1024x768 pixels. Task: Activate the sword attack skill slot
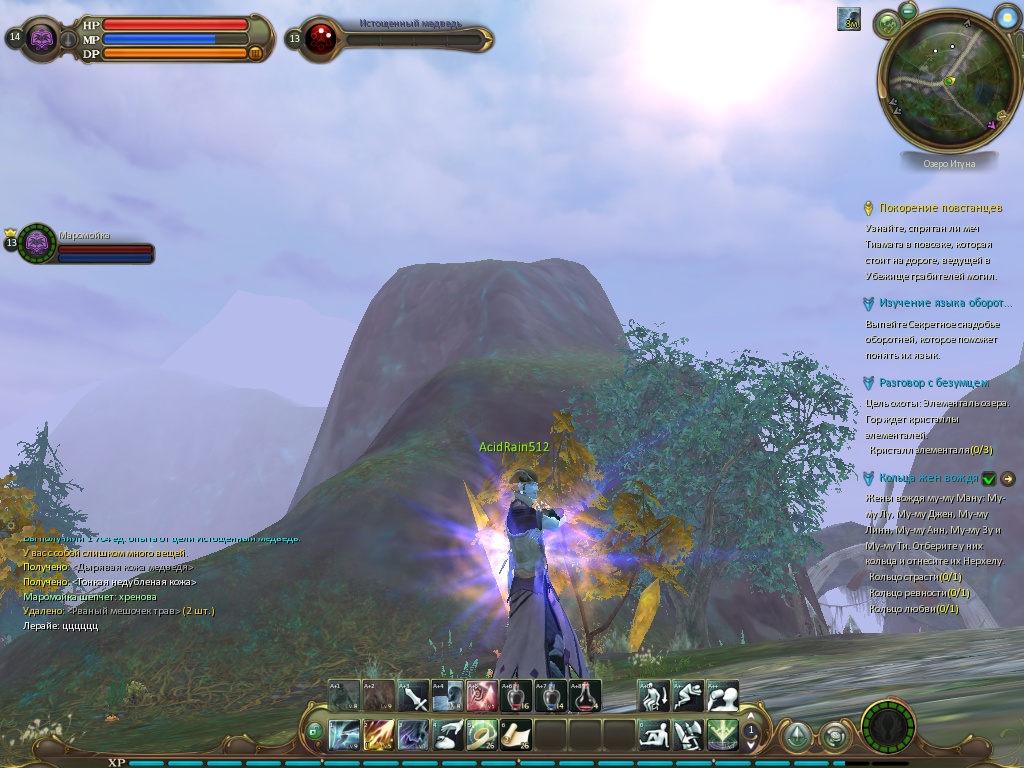[x=414, y=696]
